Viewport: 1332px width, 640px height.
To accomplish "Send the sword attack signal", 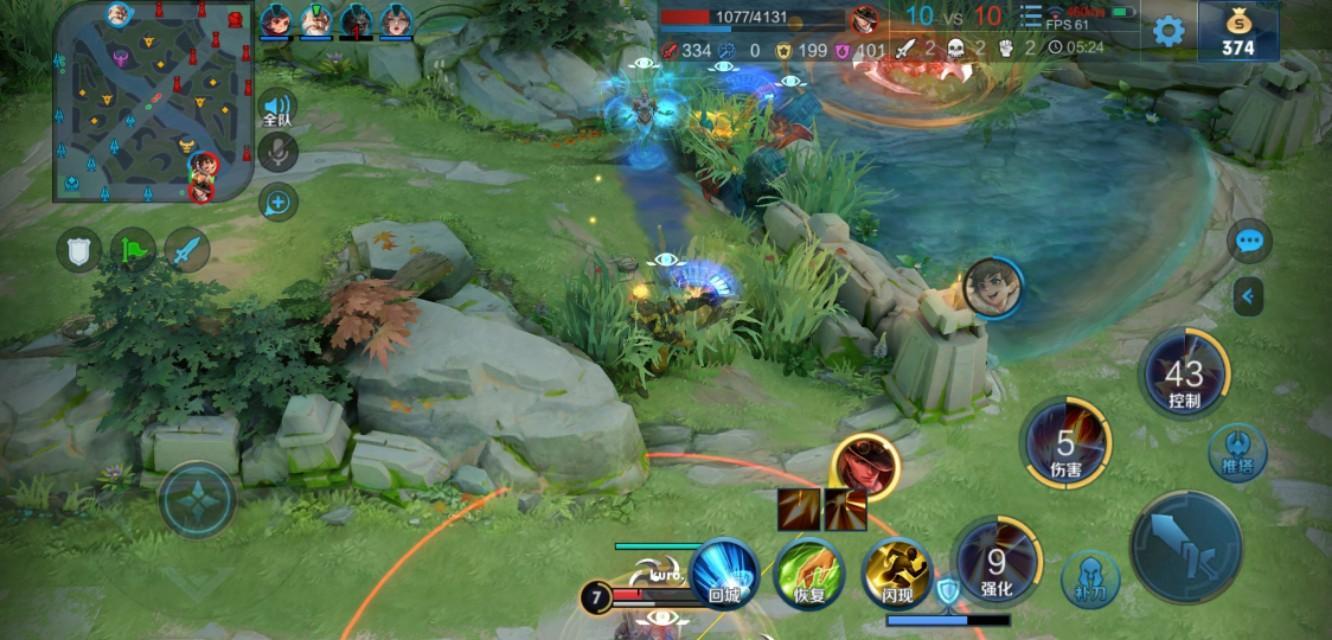I will pyautogui.click(x=187, y=250).
